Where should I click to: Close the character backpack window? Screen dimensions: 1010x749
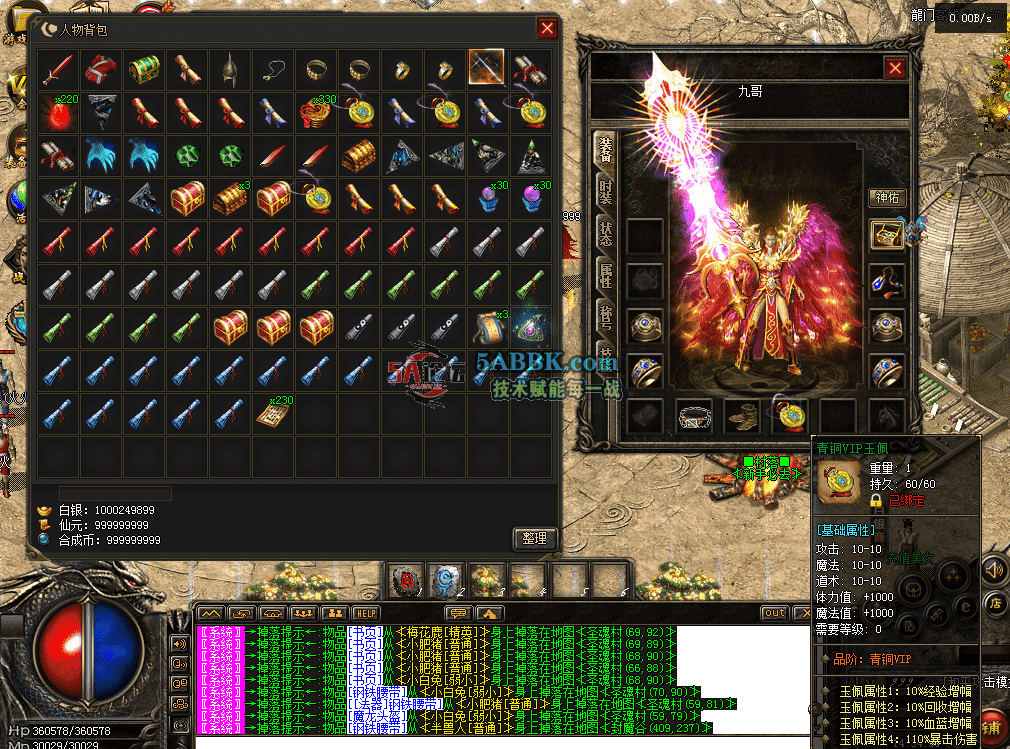pos(547,28)
